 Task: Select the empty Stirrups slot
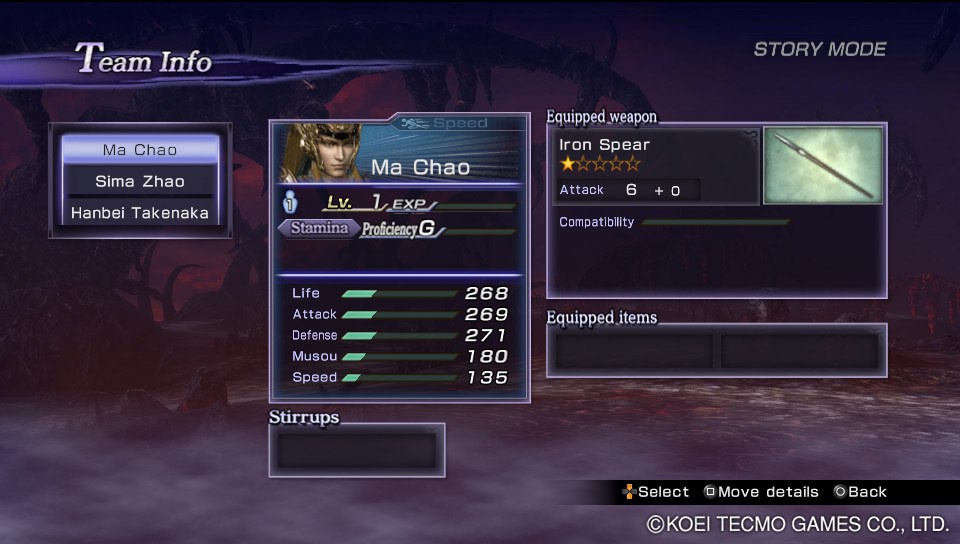coord(356,450)
